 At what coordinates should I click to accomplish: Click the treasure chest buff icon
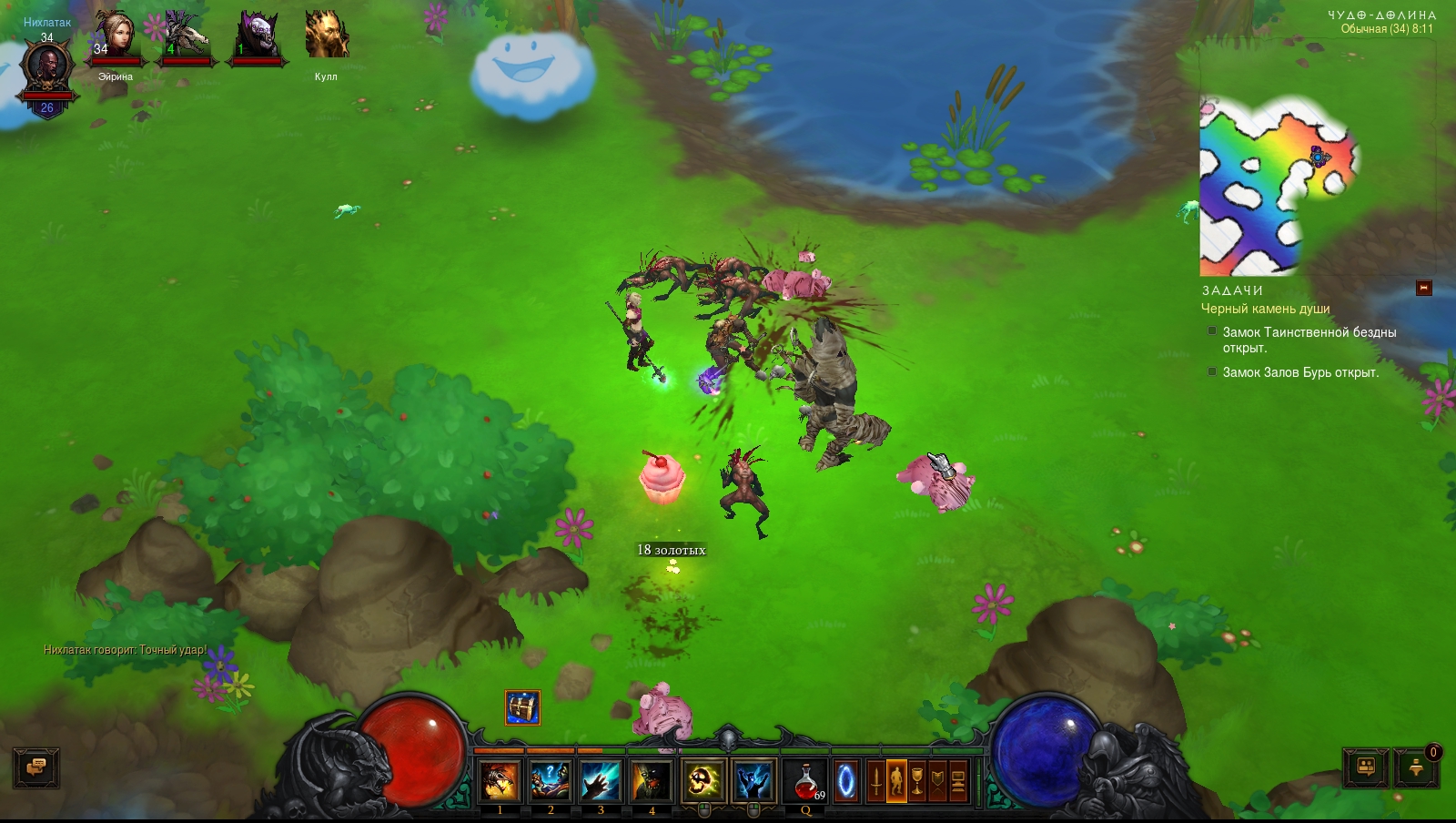point(522,707)
